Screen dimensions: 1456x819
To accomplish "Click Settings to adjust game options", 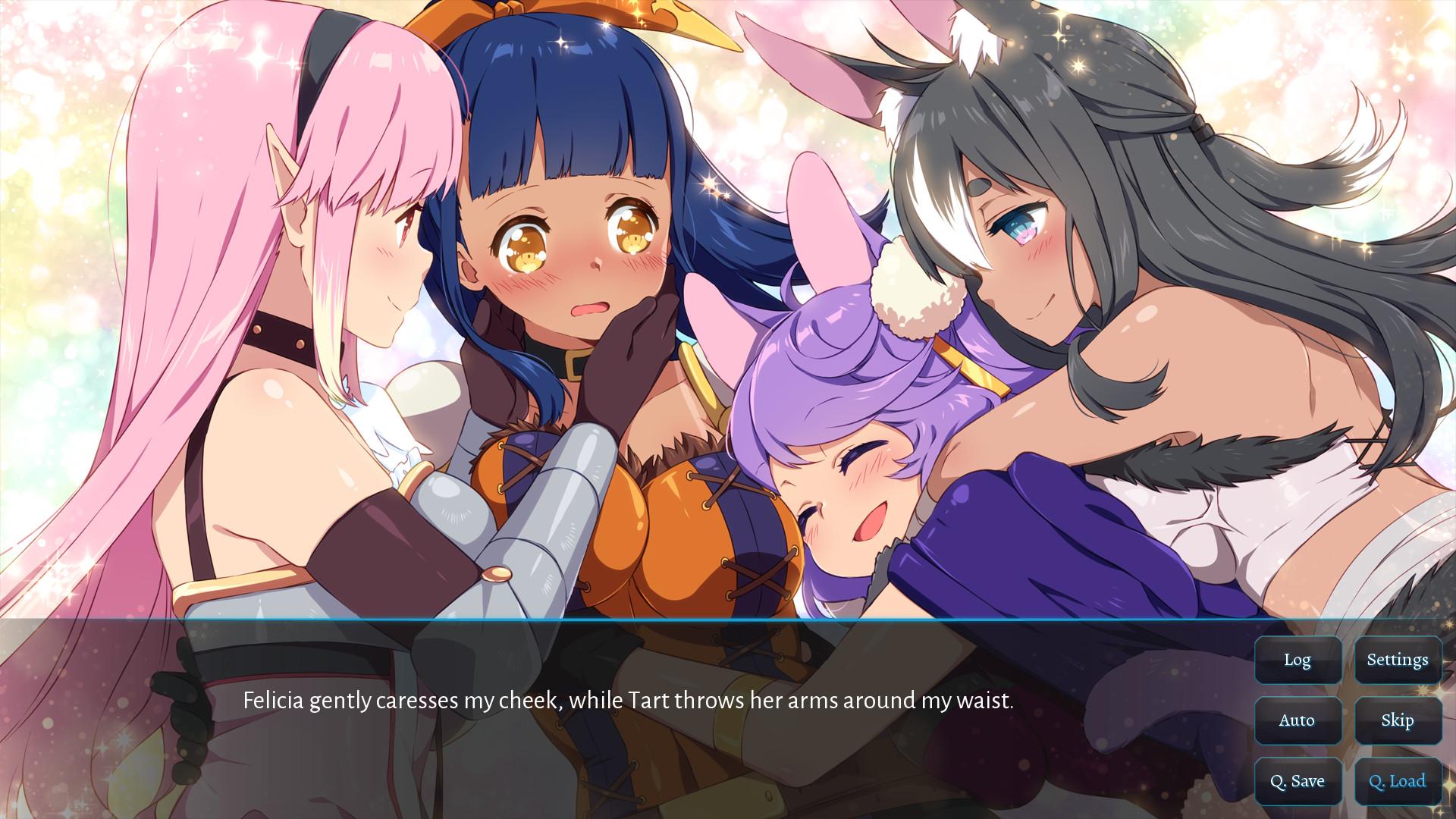I will (x=1398, y=660).
